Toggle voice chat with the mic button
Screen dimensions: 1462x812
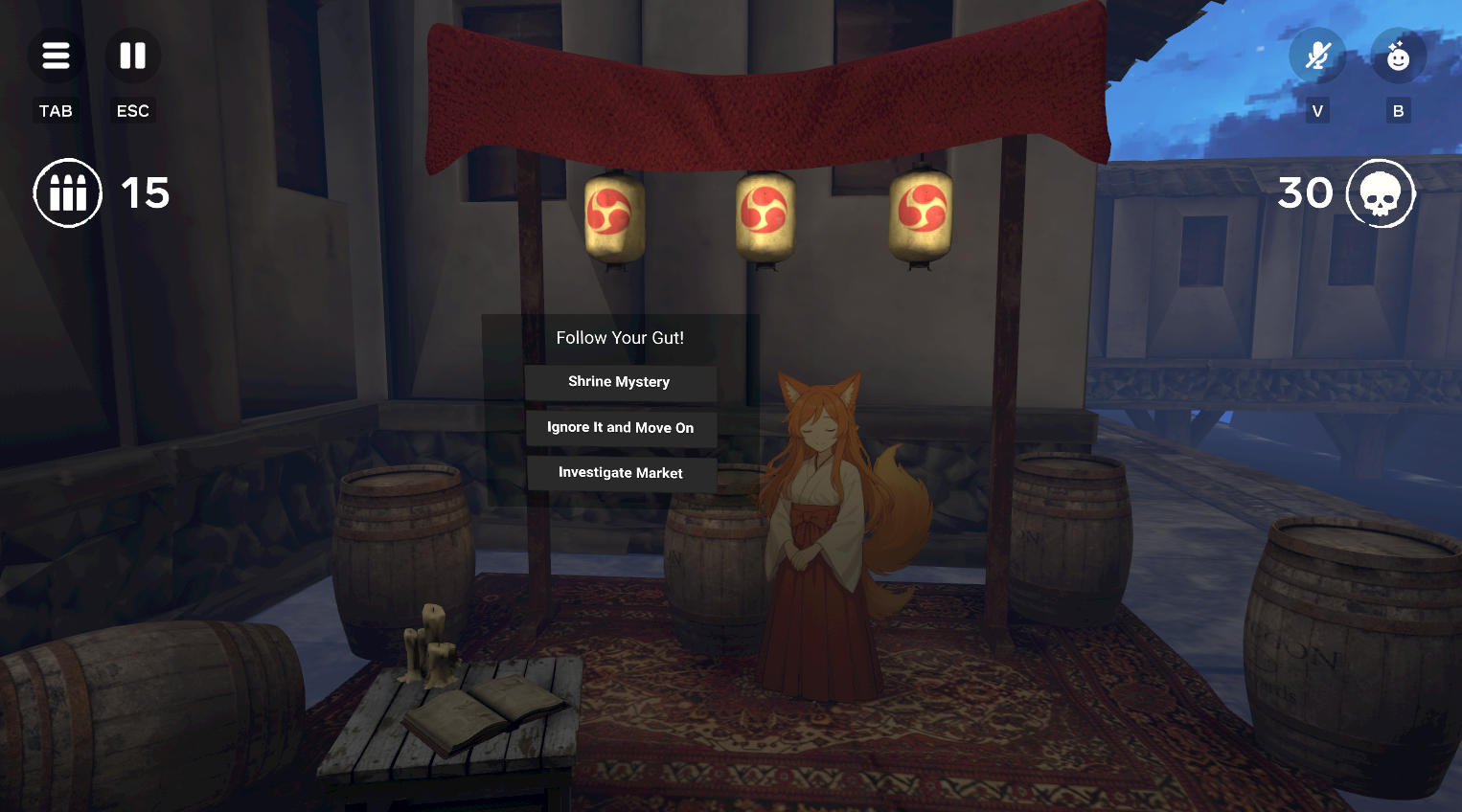click(1316, 55)
